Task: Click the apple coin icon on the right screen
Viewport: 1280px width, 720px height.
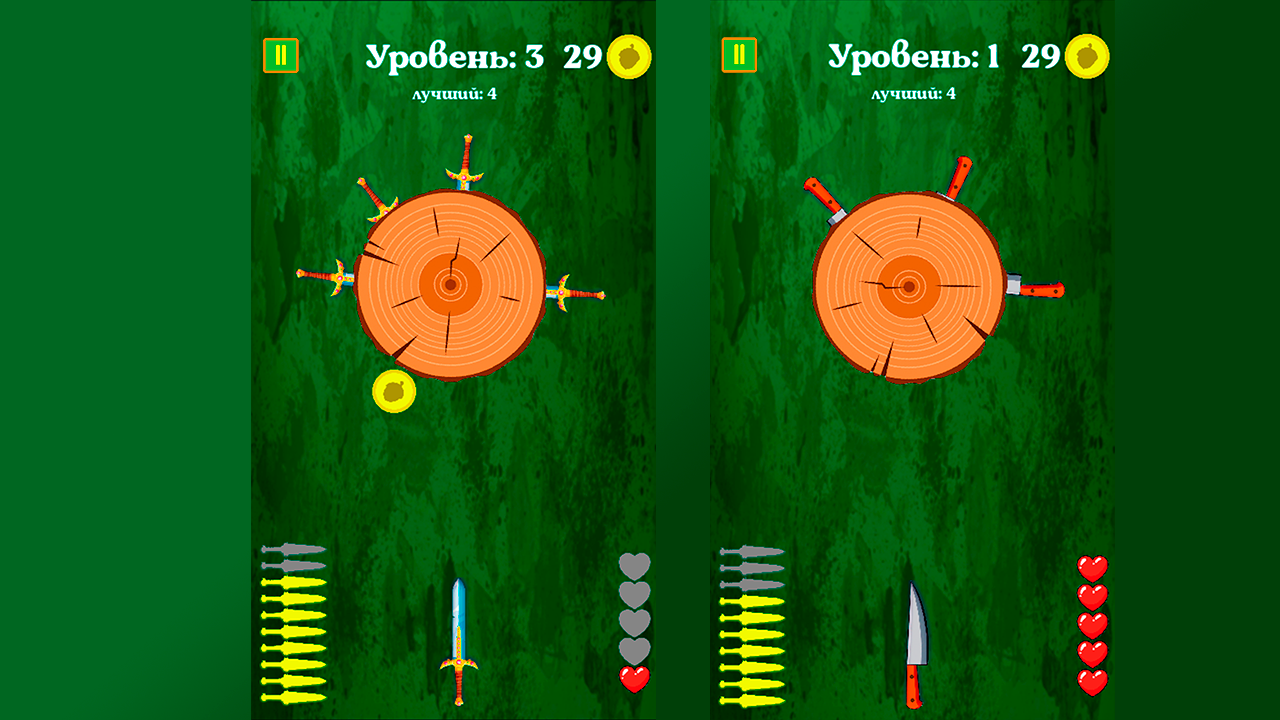Action: tap(1088, 56)
